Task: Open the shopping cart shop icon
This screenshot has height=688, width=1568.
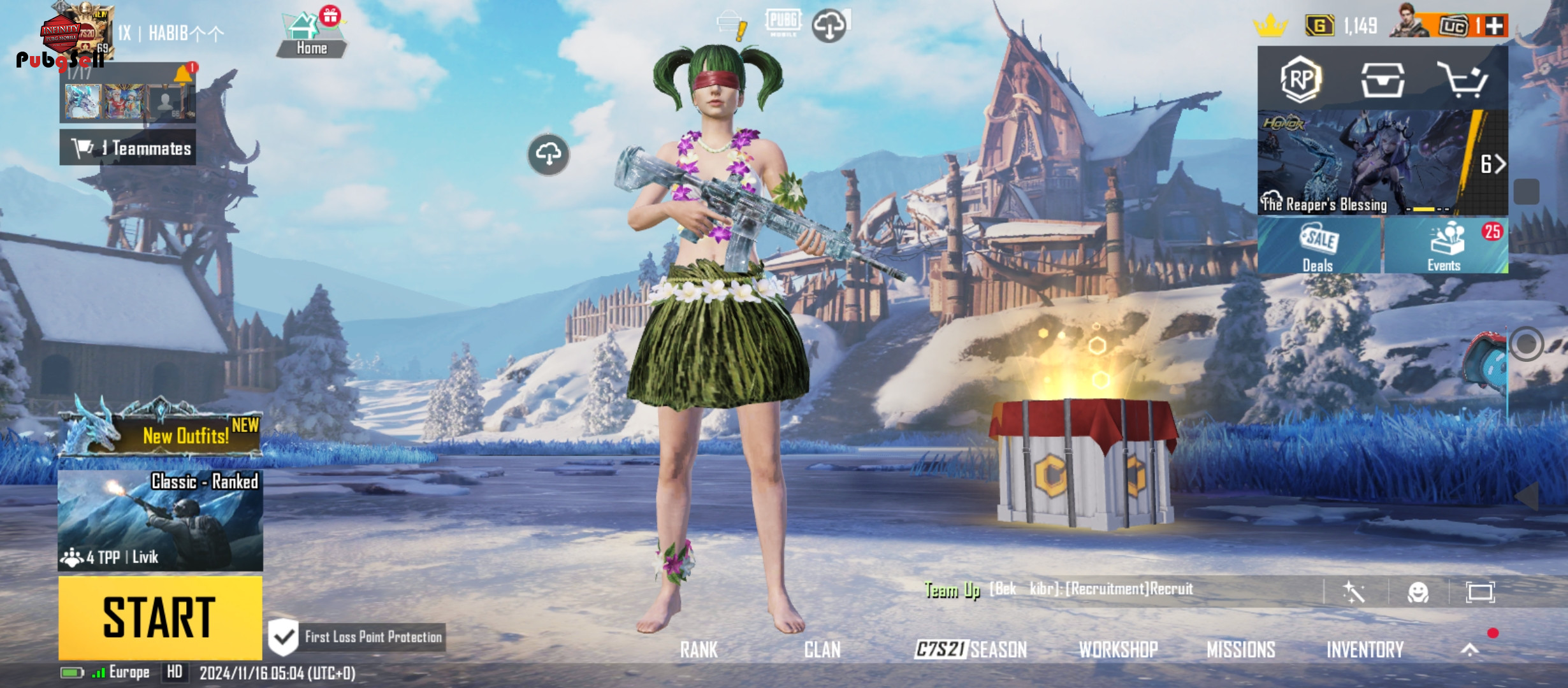Action: [x=1462, y=80]
